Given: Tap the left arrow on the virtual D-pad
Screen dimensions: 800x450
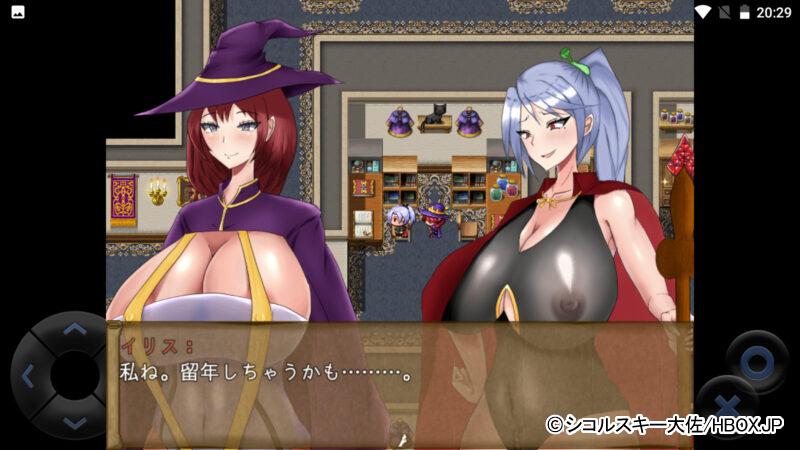Looking at the screenshot, I should pyautogui.click(x=28, y=377).
